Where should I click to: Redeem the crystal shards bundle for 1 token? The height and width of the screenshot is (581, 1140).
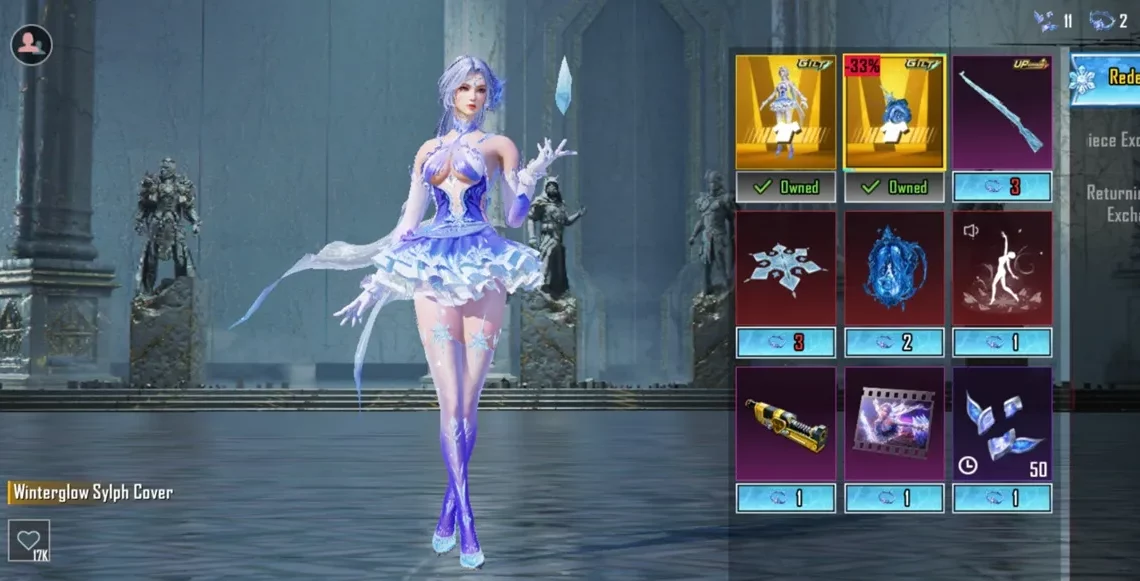(1002, 498)
